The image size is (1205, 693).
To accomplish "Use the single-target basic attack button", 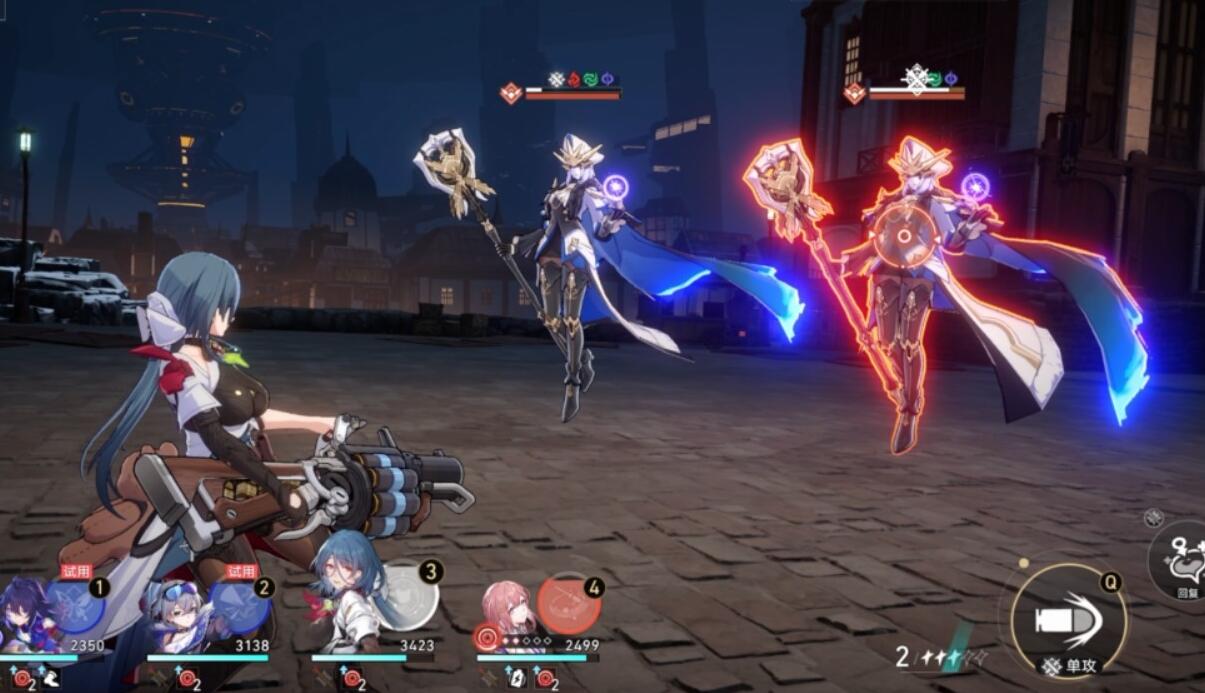I will (x=1068, y=621).
